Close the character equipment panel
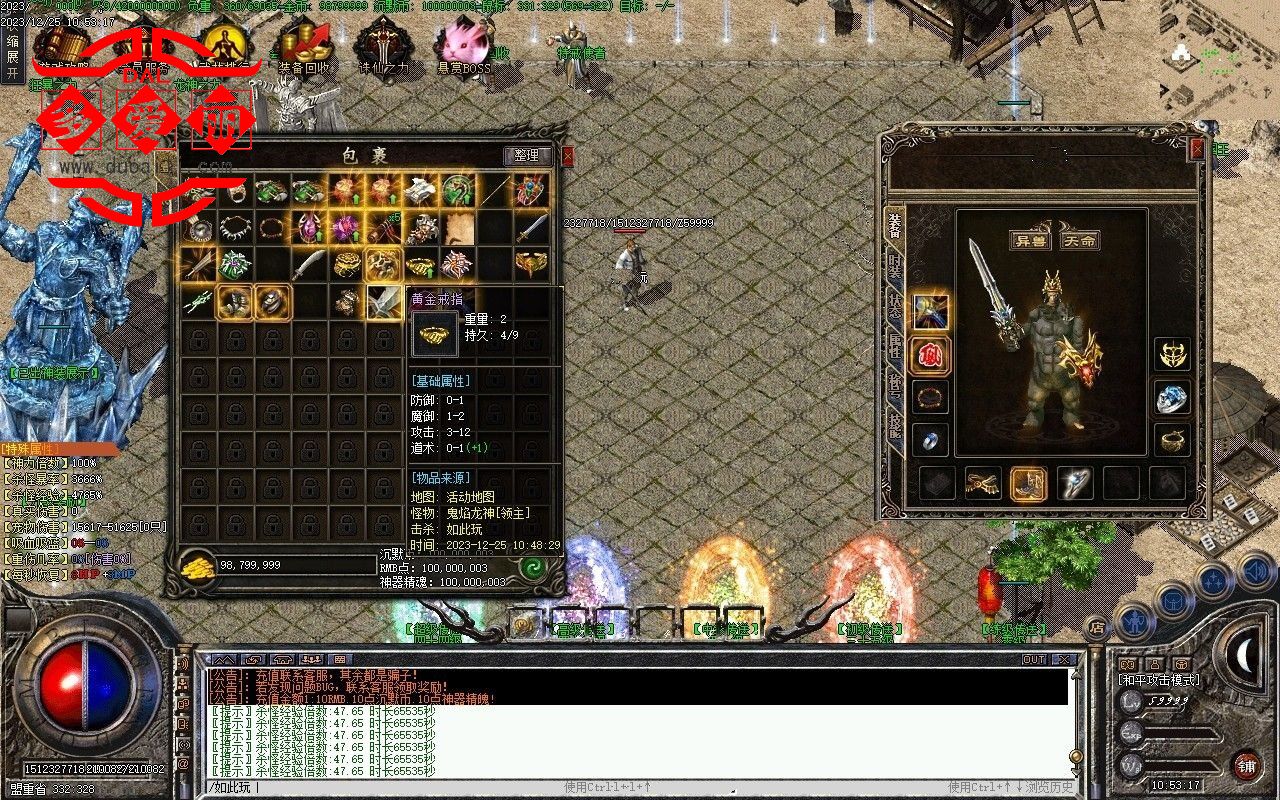This screenshot has width=1280, height=800. pos(1197,149)
